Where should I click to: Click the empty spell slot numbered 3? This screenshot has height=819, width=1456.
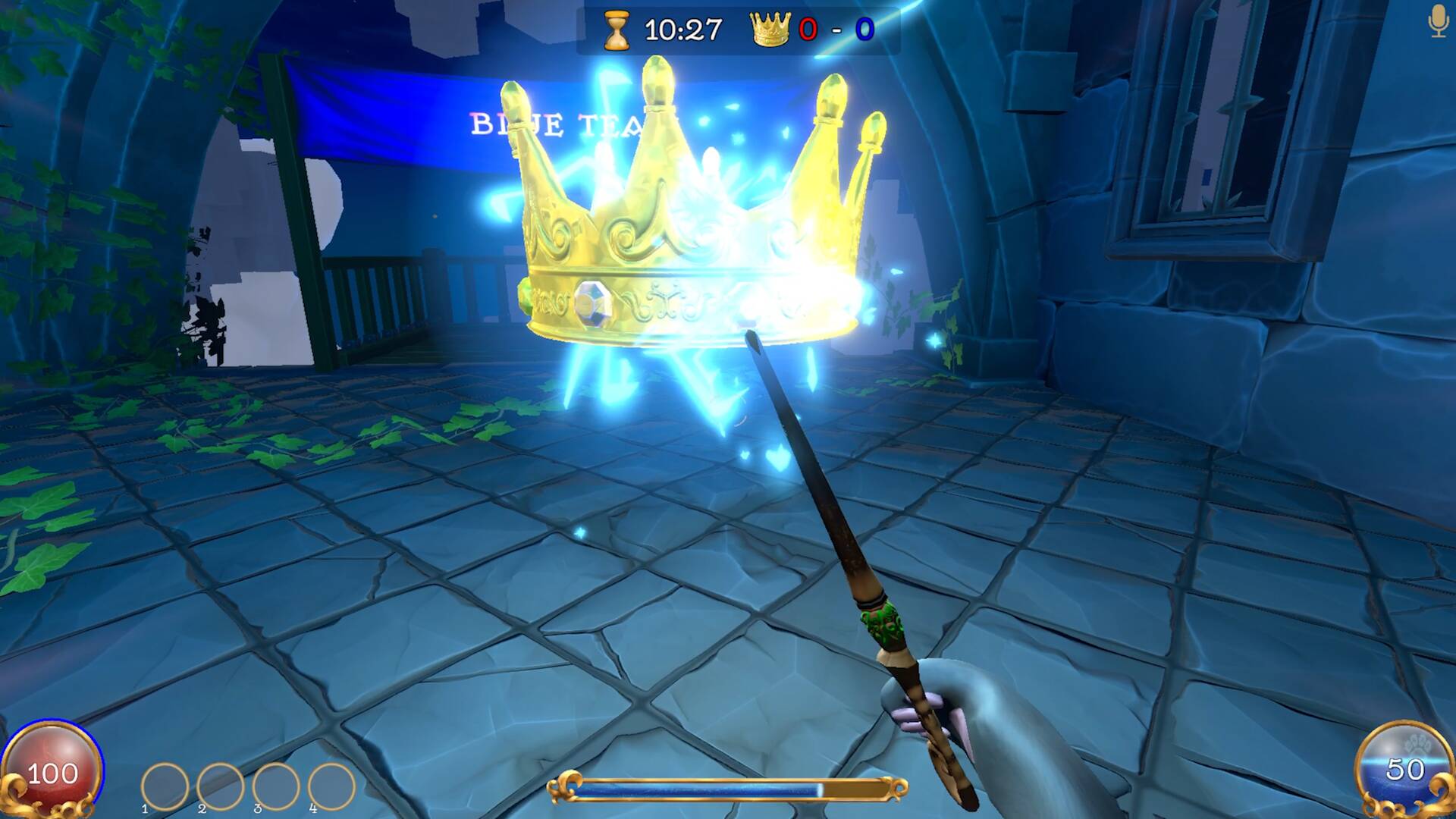tap(276, 786)
